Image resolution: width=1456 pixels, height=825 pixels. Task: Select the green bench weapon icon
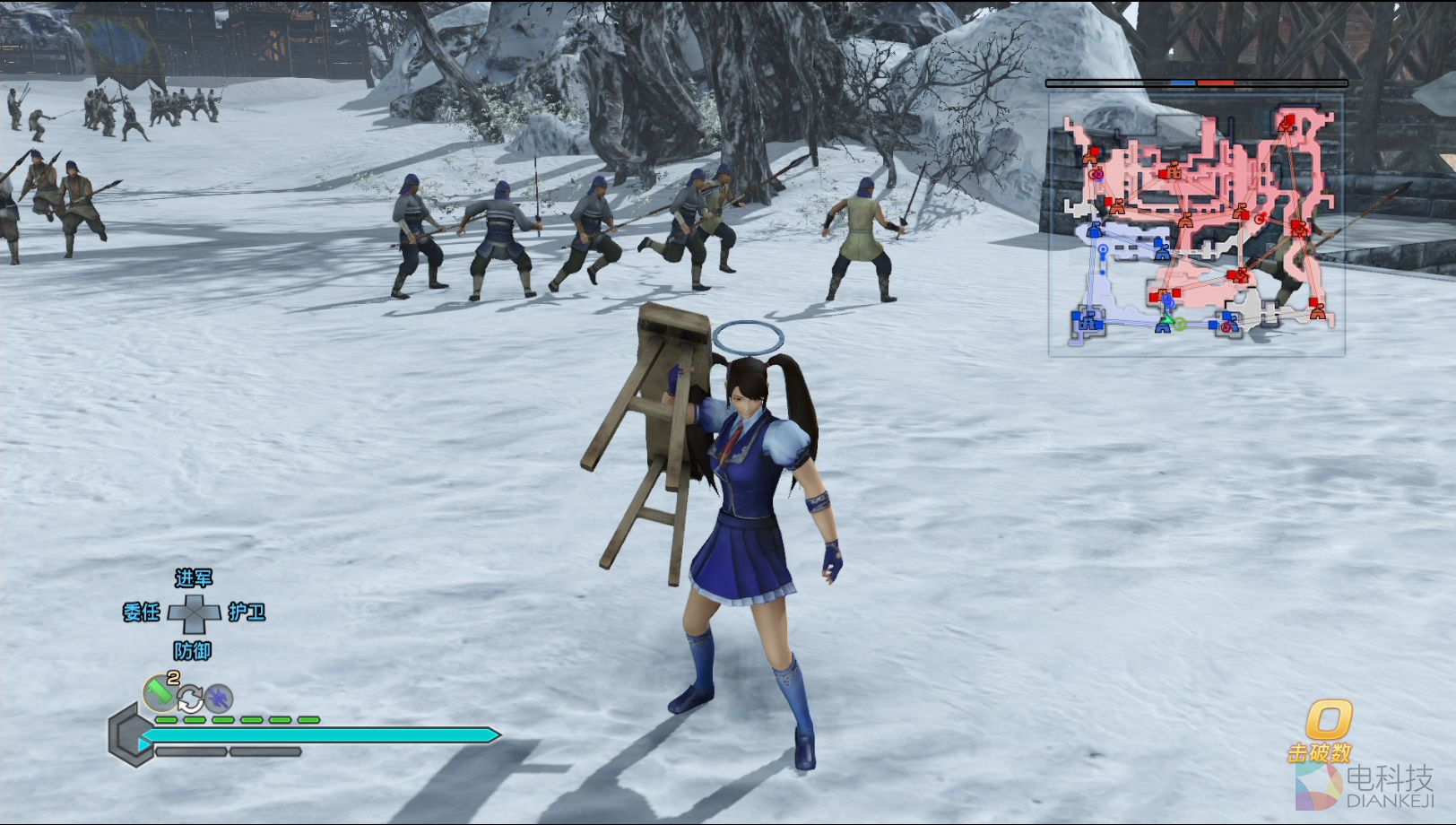point(160,693)
